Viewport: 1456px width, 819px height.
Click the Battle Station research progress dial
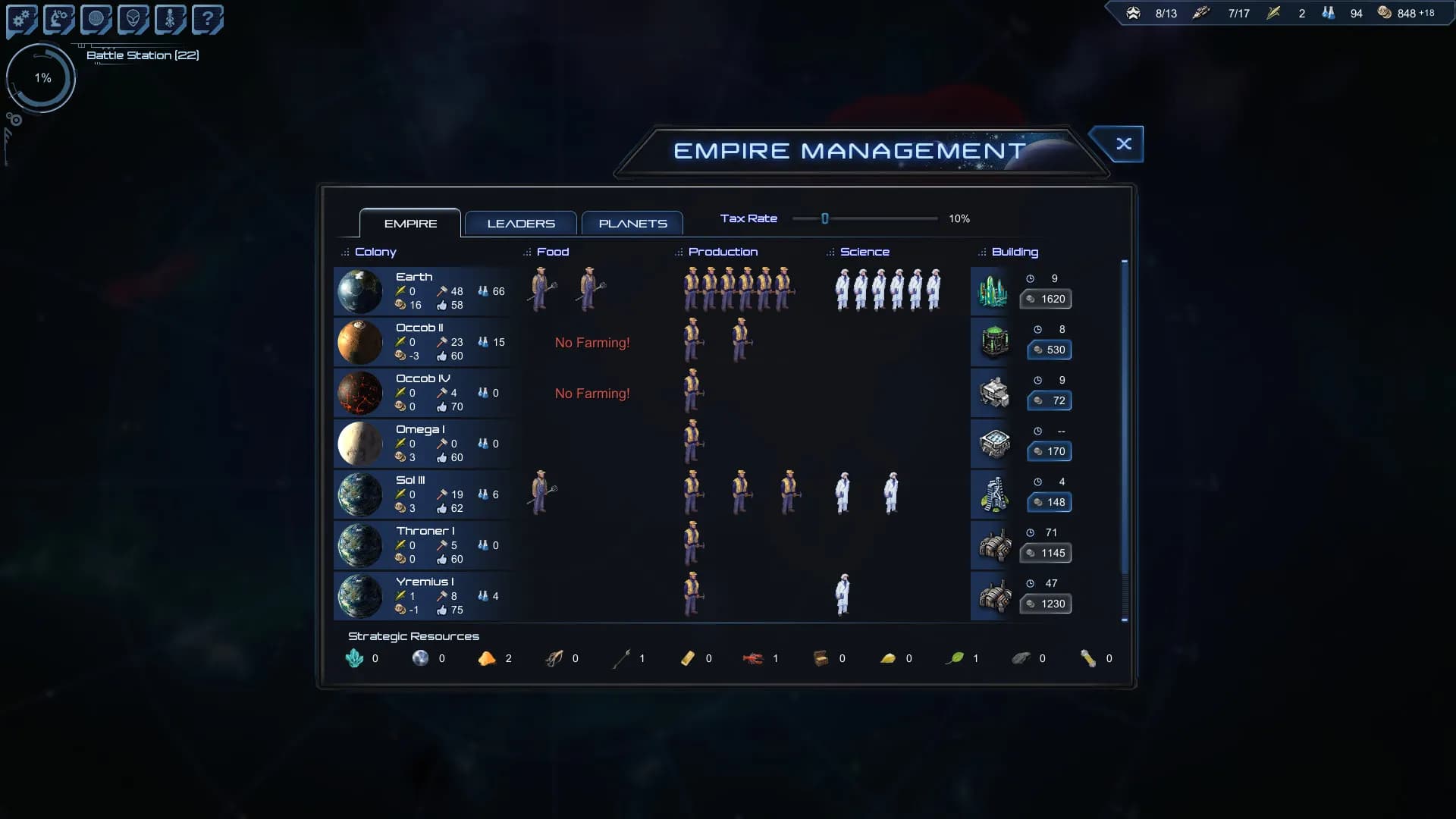point(42,78)
